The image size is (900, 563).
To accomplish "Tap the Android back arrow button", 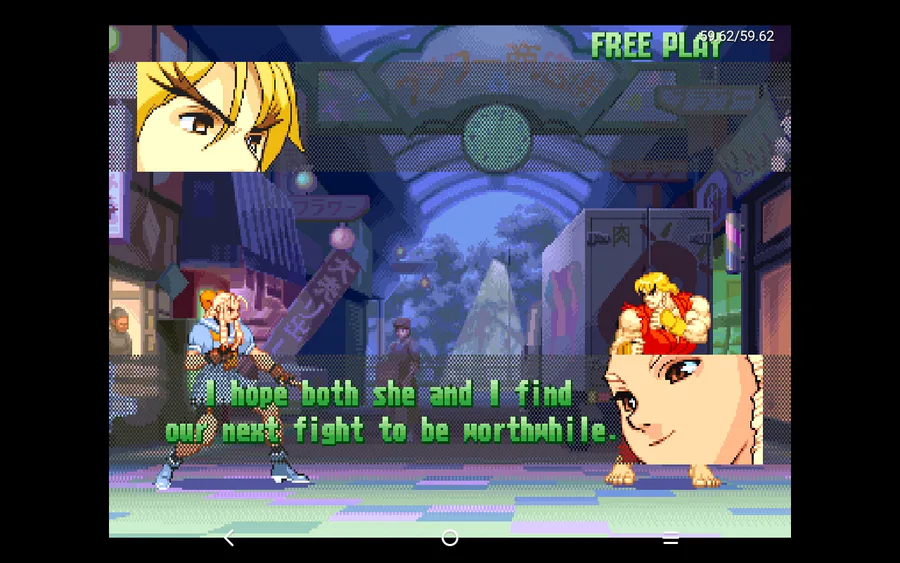I will 229,538.
